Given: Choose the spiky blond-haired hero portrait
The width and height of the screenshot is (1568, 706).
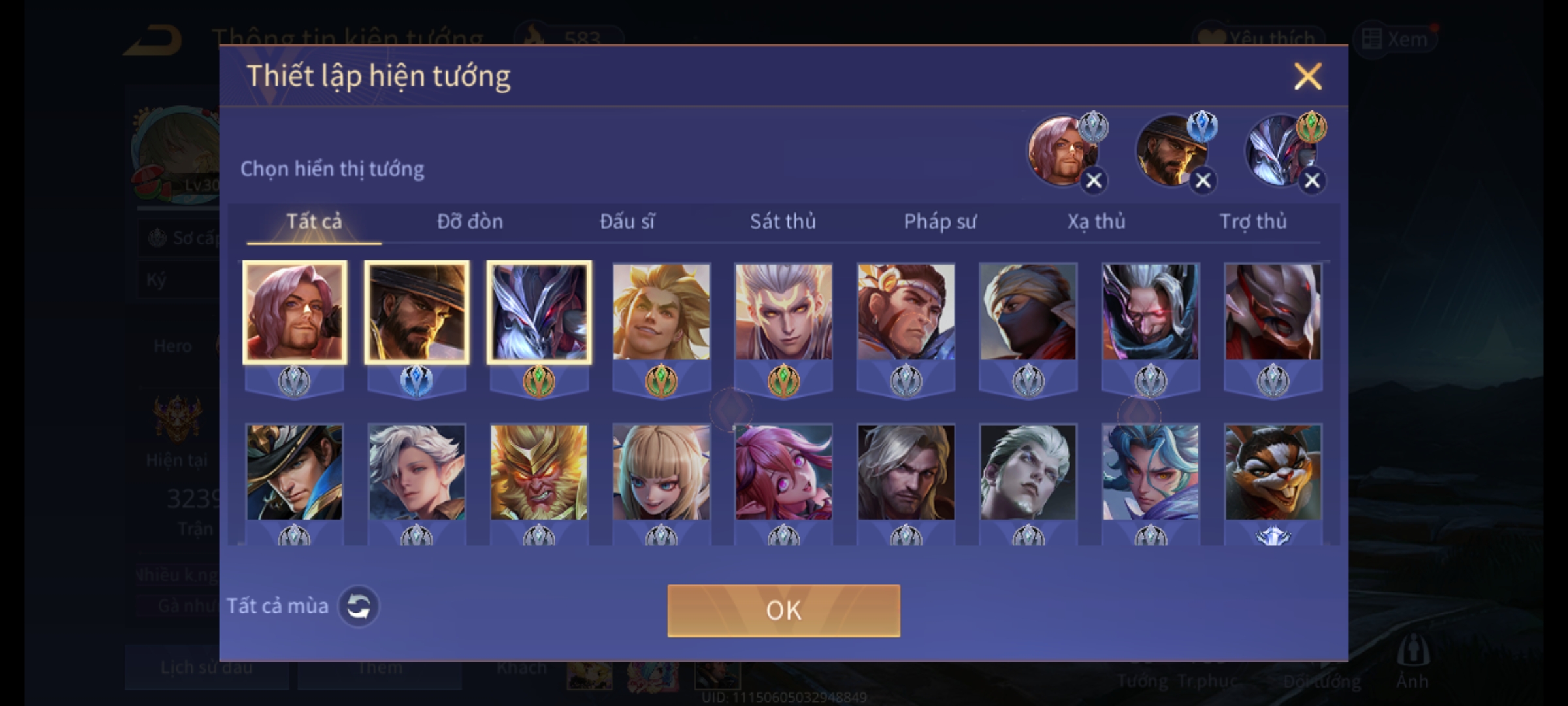Looking at the screenshot, I should pos(661,312).
